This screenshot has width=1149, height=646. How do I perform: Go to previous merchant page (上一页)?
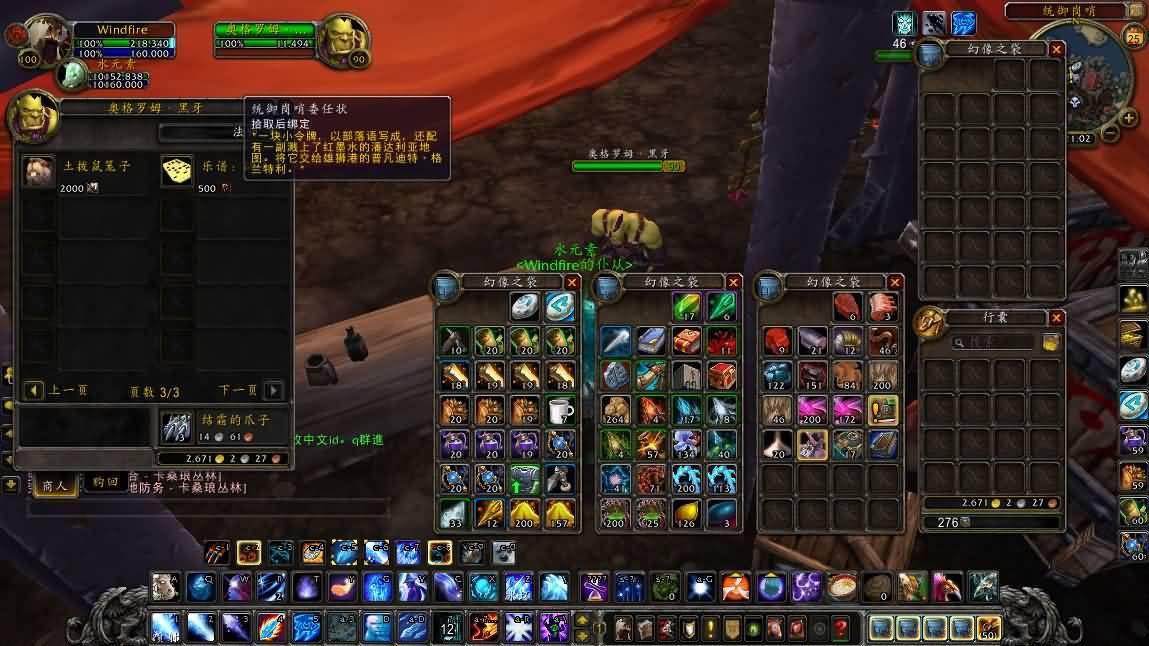tap(35, 390)
